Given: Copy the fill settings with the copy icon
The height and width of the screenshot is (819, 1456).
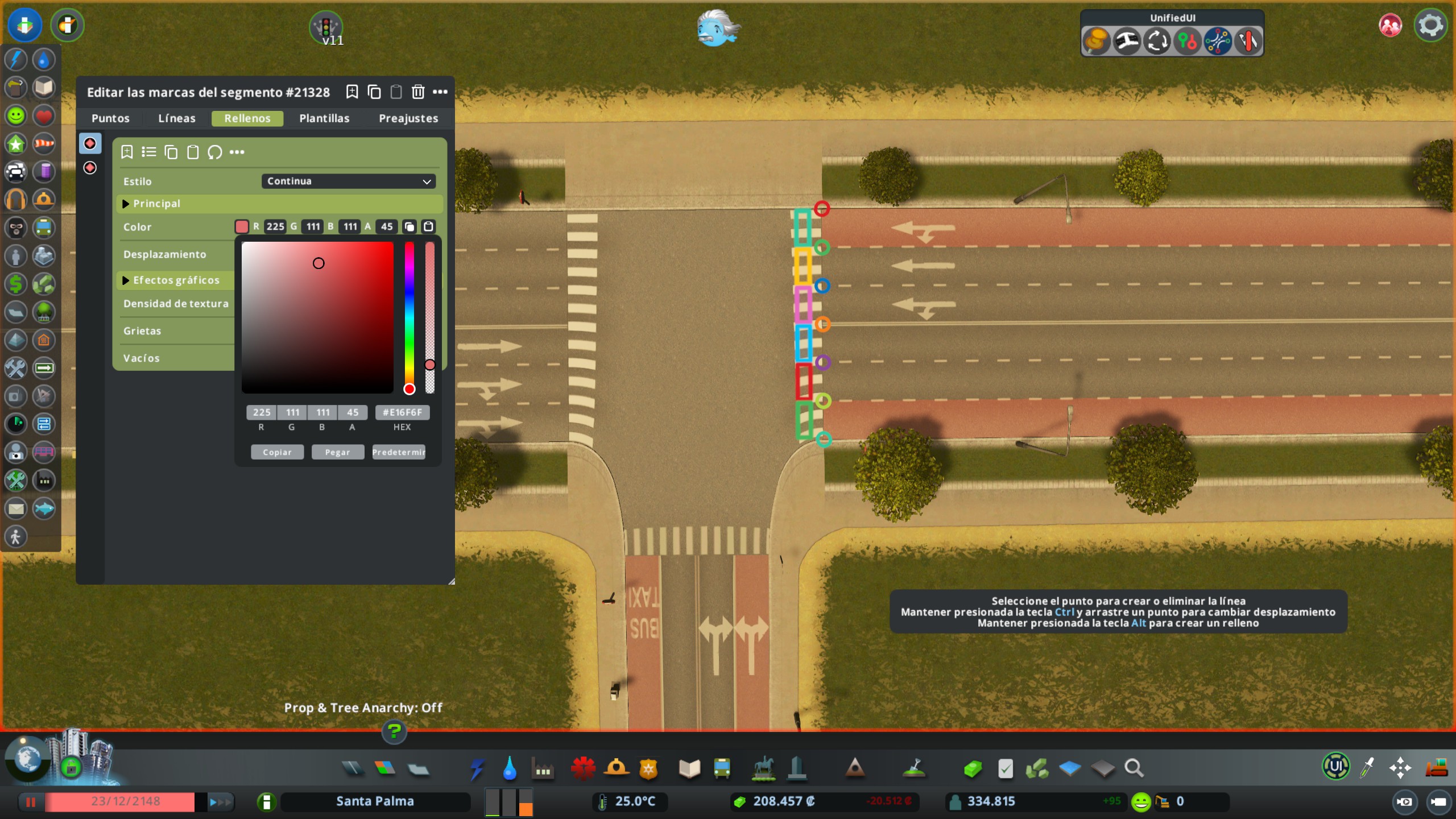Looking at the screenshot, I should (x=171, y=152).
